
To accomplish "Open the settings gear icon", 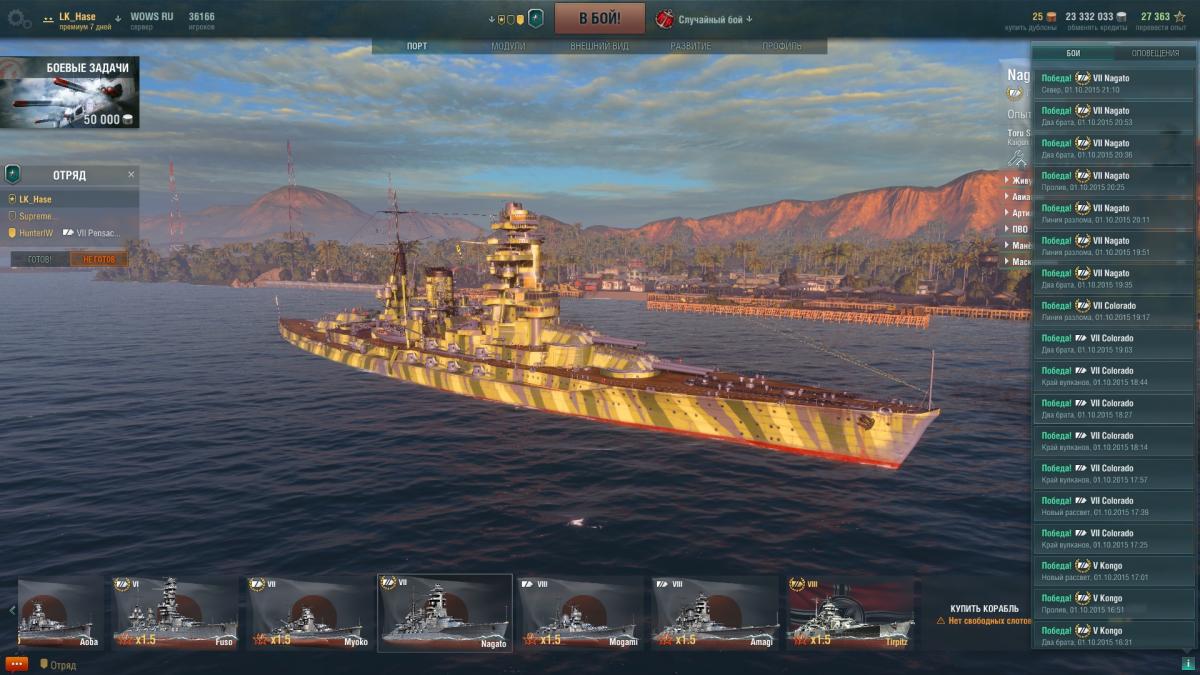I will coord(19,18).
